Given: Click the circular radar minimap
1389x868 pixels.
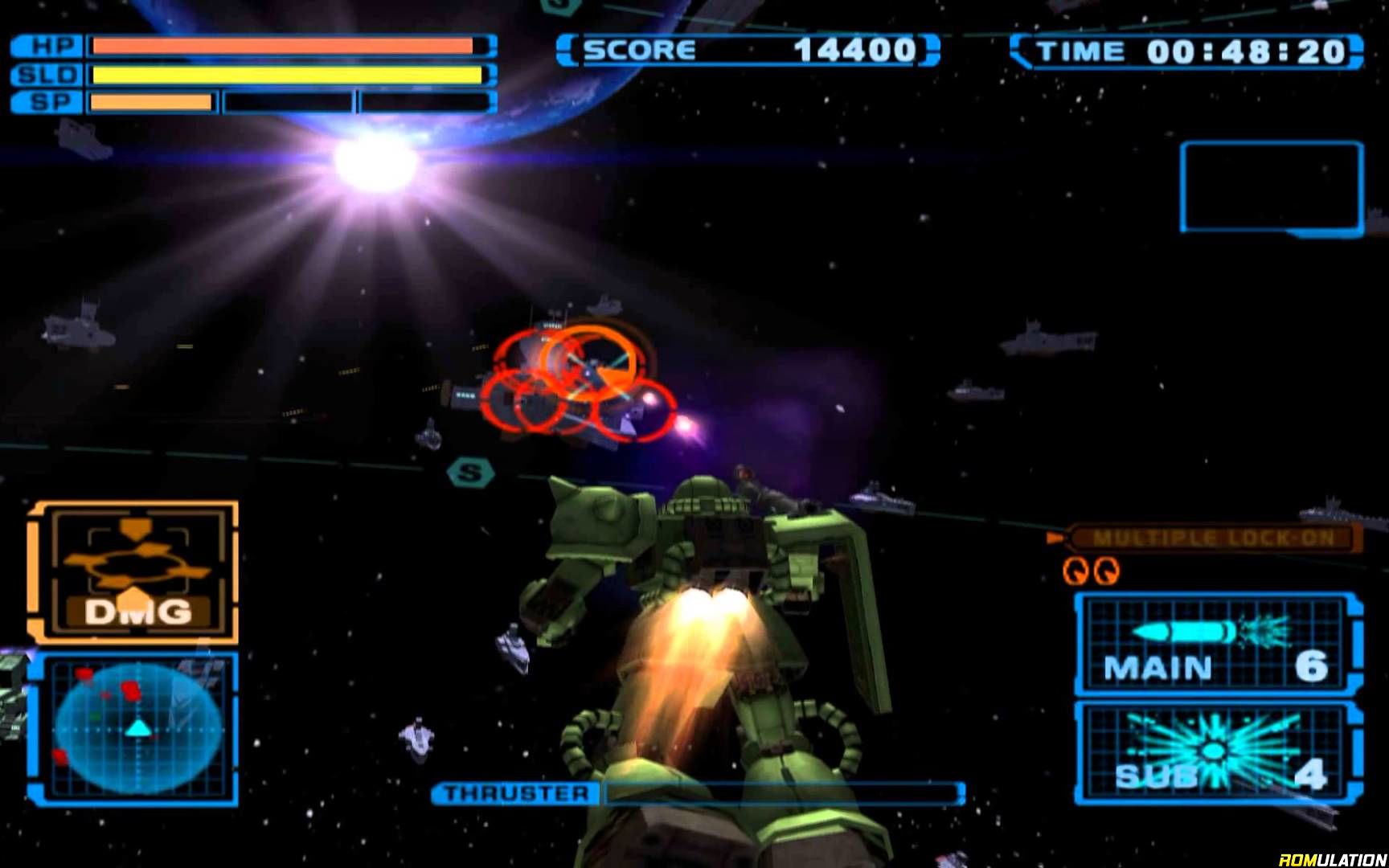Looking at the screenshot, I should pos(137,728).
